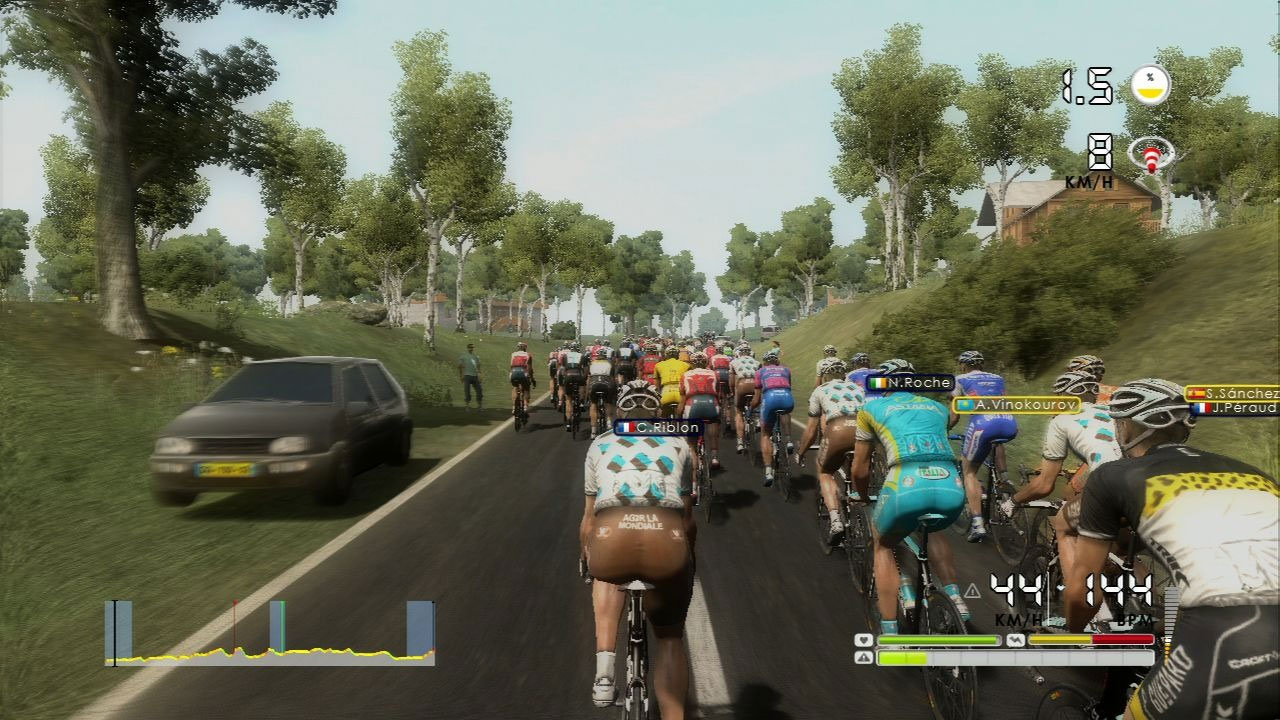Click the Irish flag on N.Roche's nameplate
Screen dimensions: 1280x720
877,383
